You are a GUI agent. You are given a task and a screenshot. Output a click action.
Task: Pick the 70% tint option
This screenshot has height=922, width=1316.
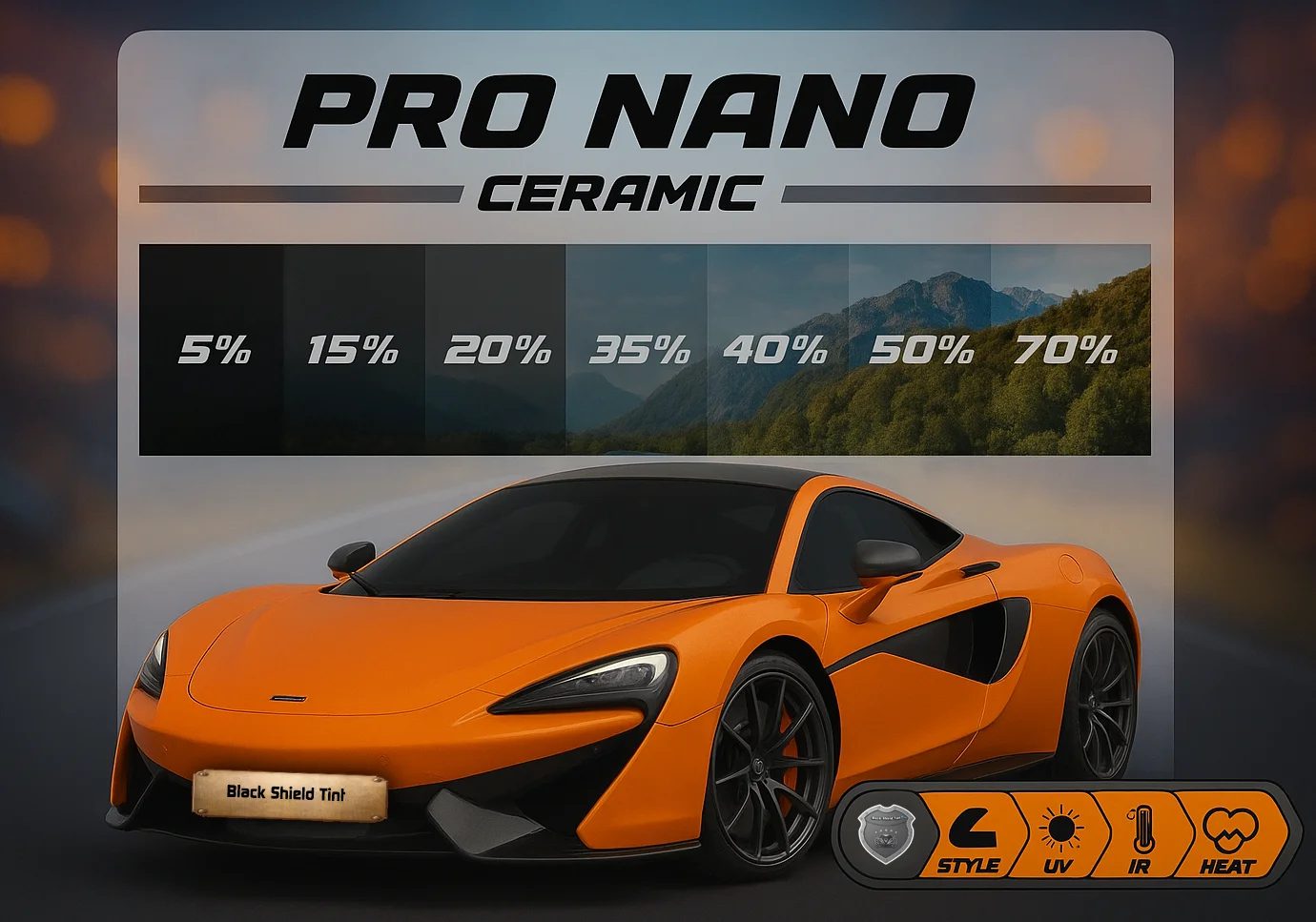click(x=1066, y=350)
